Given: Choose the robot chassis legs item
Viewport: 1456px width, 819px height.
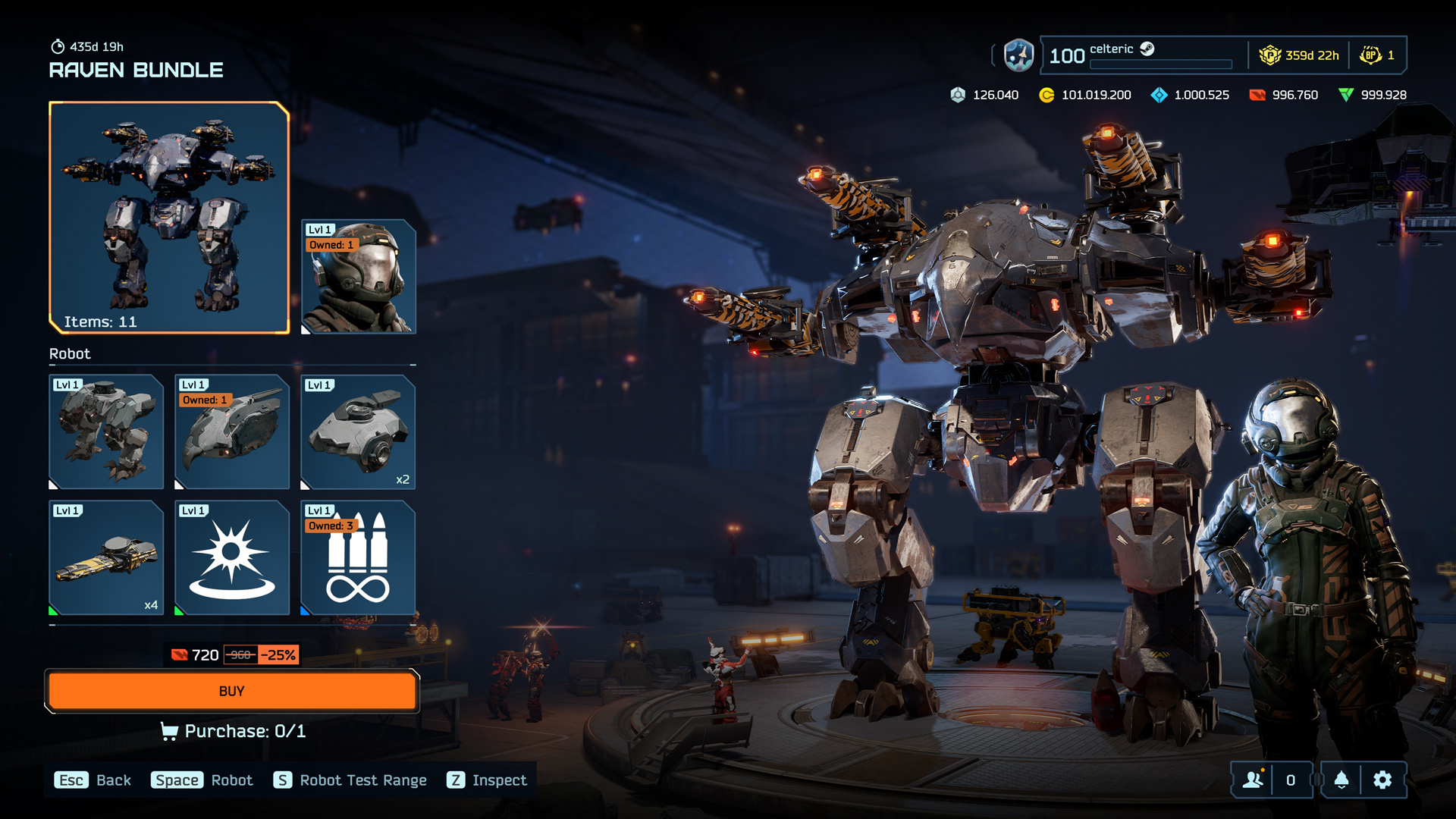Looking at the screenshot, I should tap(106, 432).
